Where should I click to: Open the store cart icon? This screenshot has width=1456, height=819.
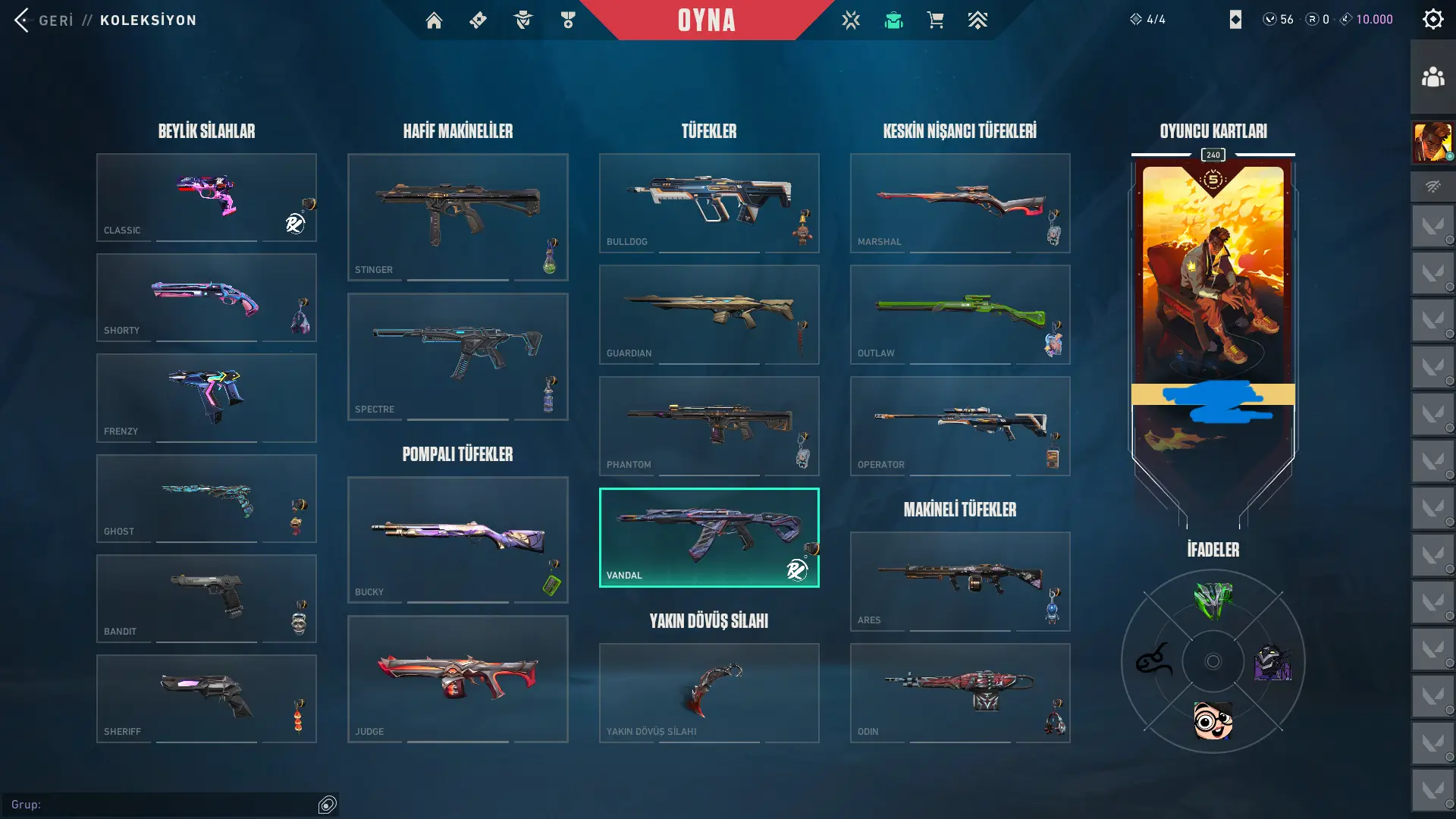coord(935,20)
